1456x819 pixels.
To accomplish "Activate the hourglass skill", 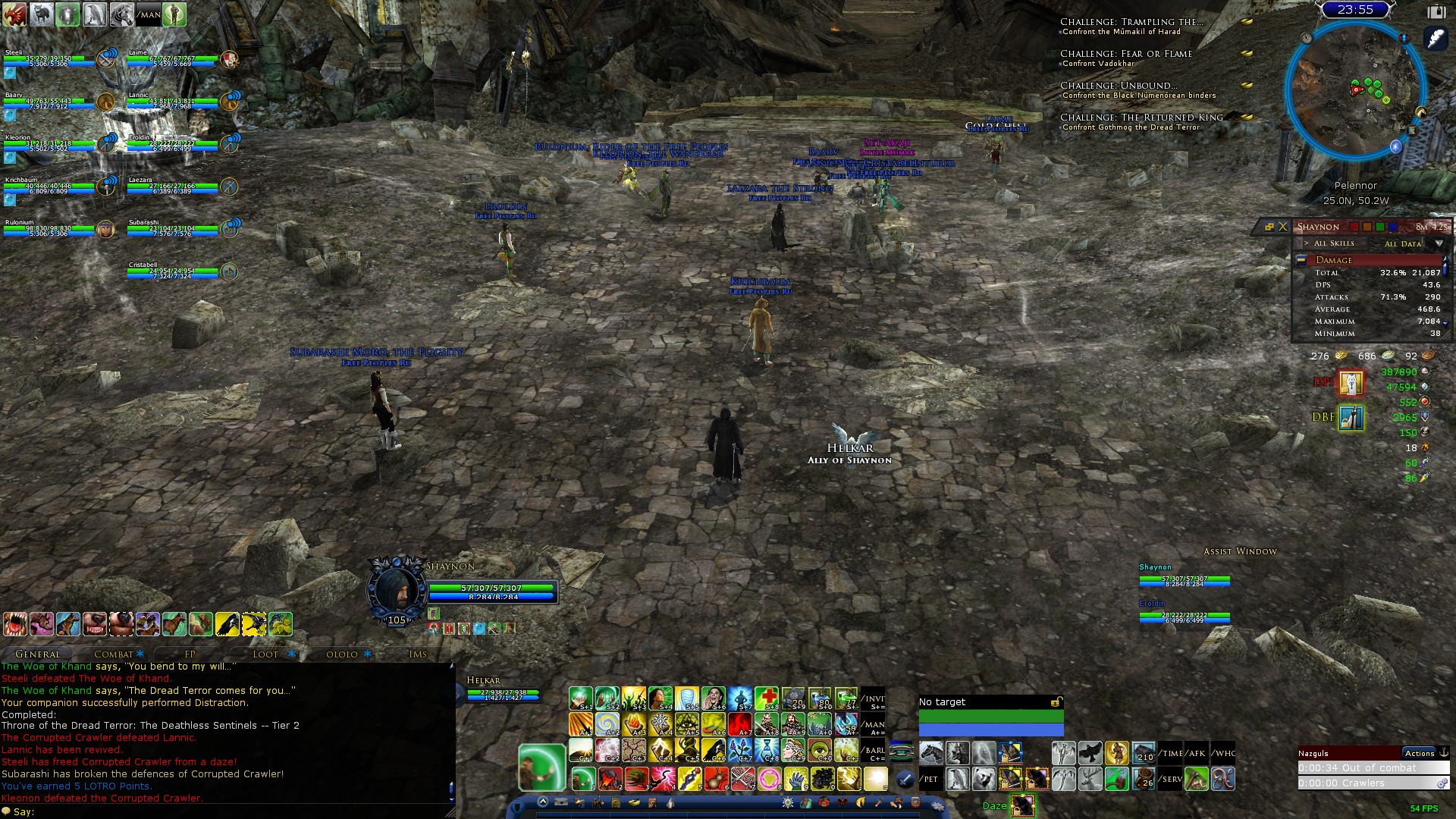I will pos(766,752).
